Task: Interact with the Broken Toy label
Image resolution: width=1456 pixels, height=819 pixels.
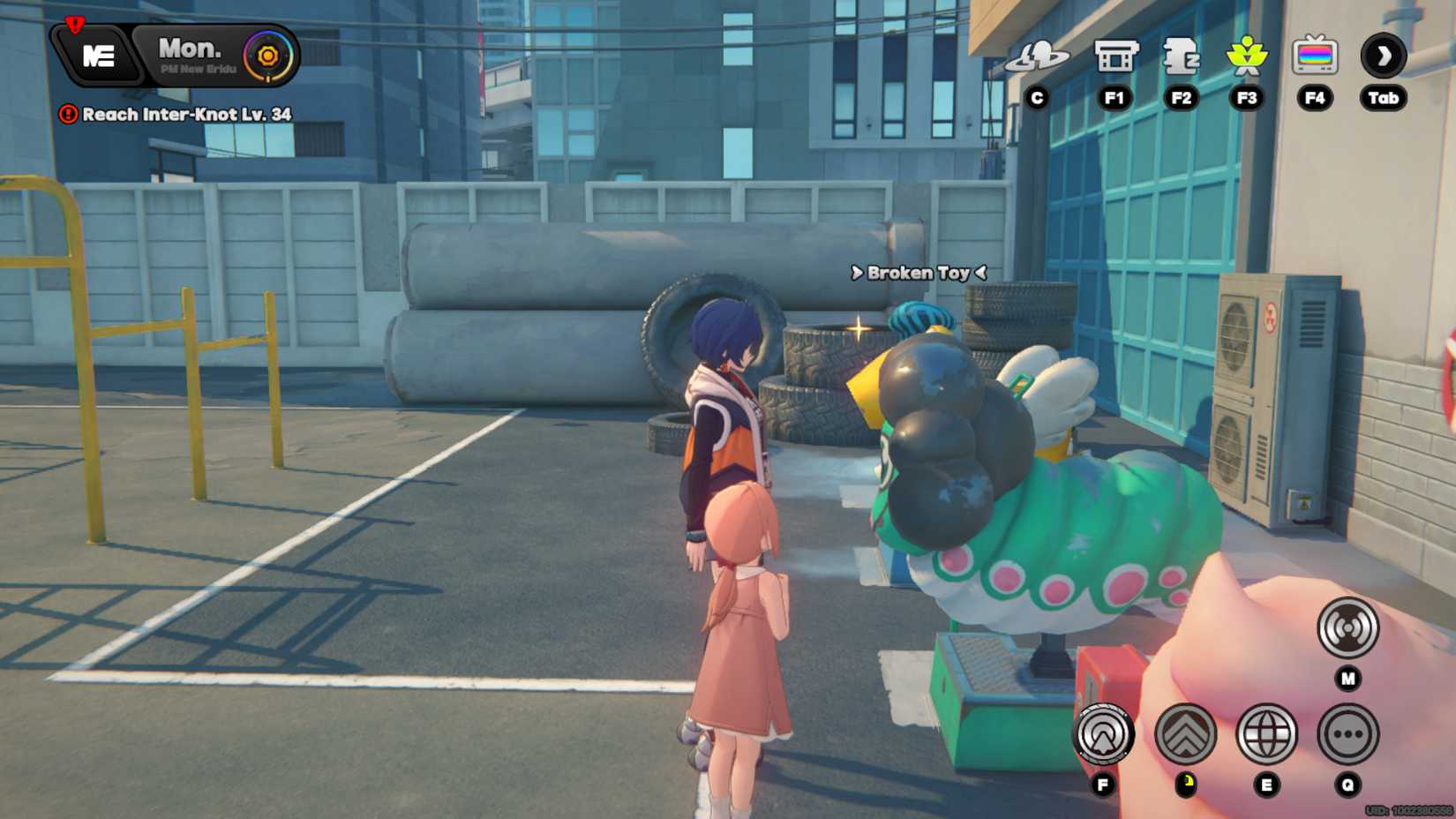Action: [x=918, y=273]
